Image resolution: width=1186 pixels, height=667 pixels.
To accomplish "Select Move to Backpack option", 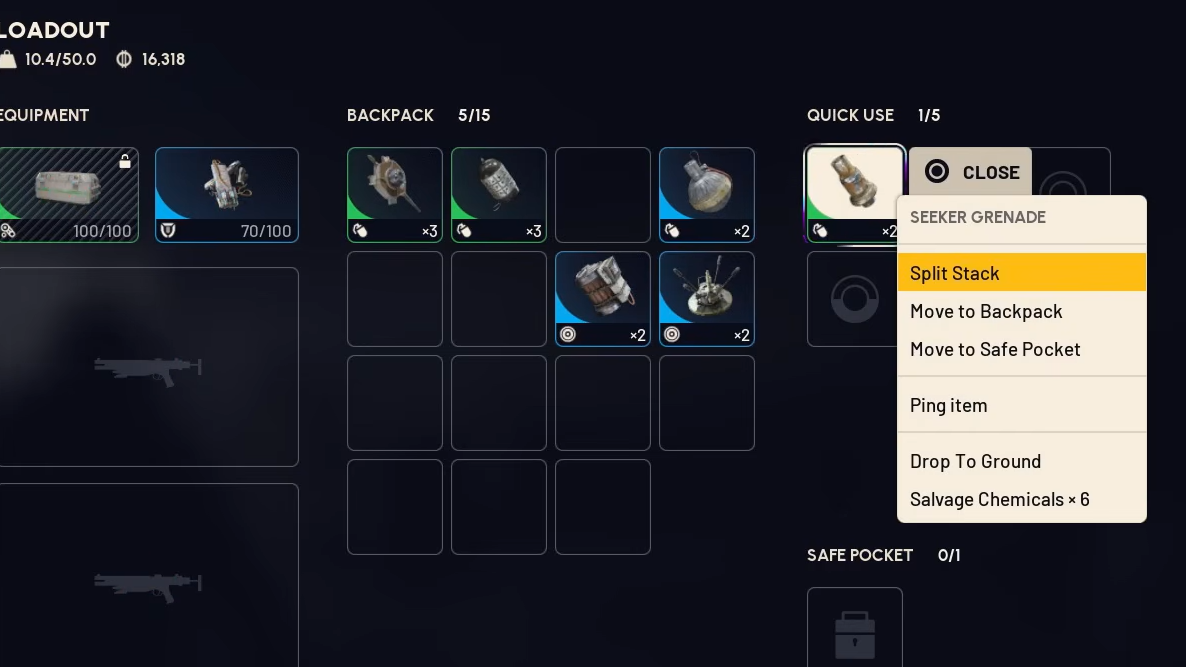I will click(1021, 311).
